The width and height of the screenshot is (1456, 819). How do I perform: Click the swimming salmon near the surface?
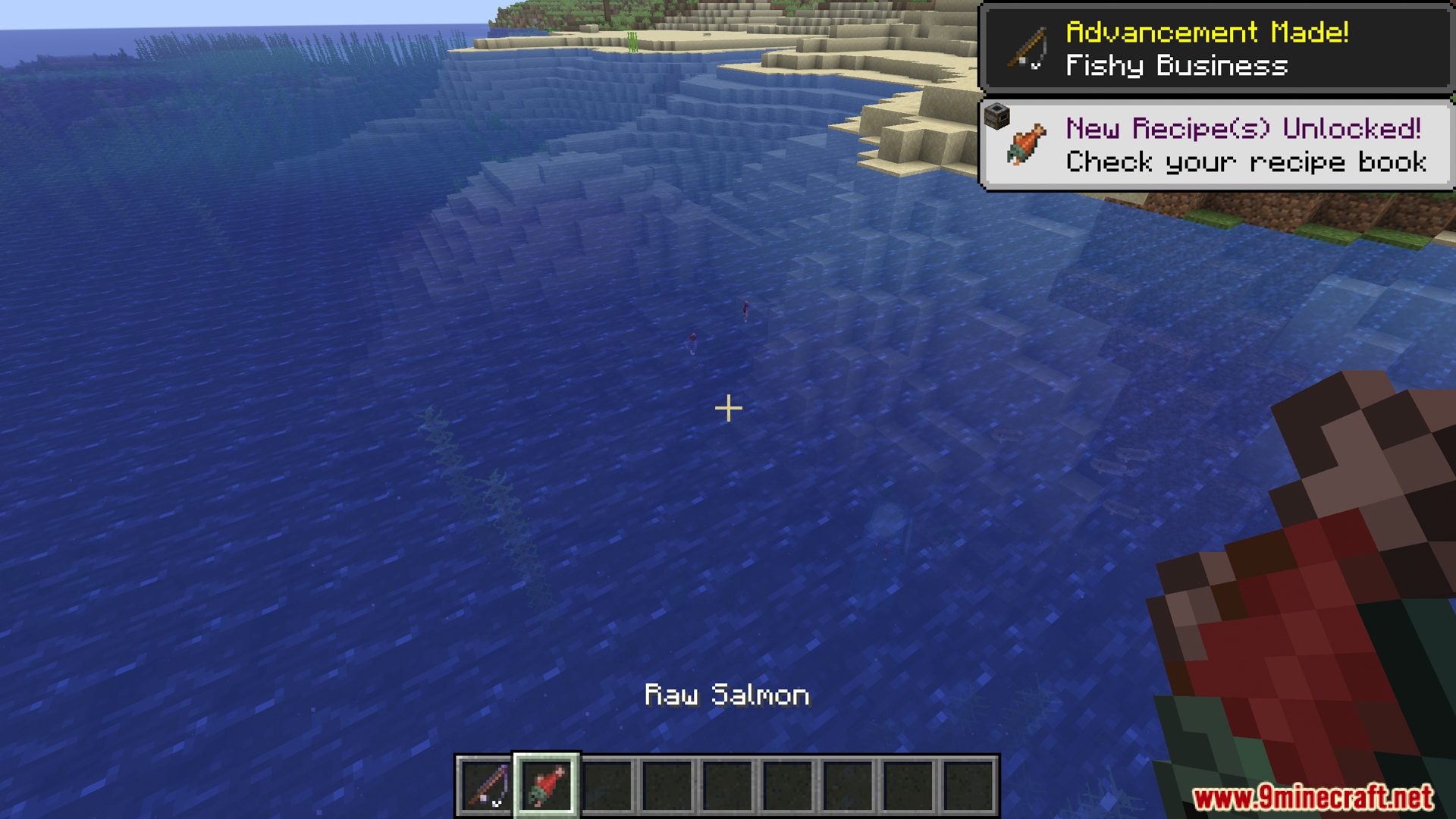pos(745,309)
